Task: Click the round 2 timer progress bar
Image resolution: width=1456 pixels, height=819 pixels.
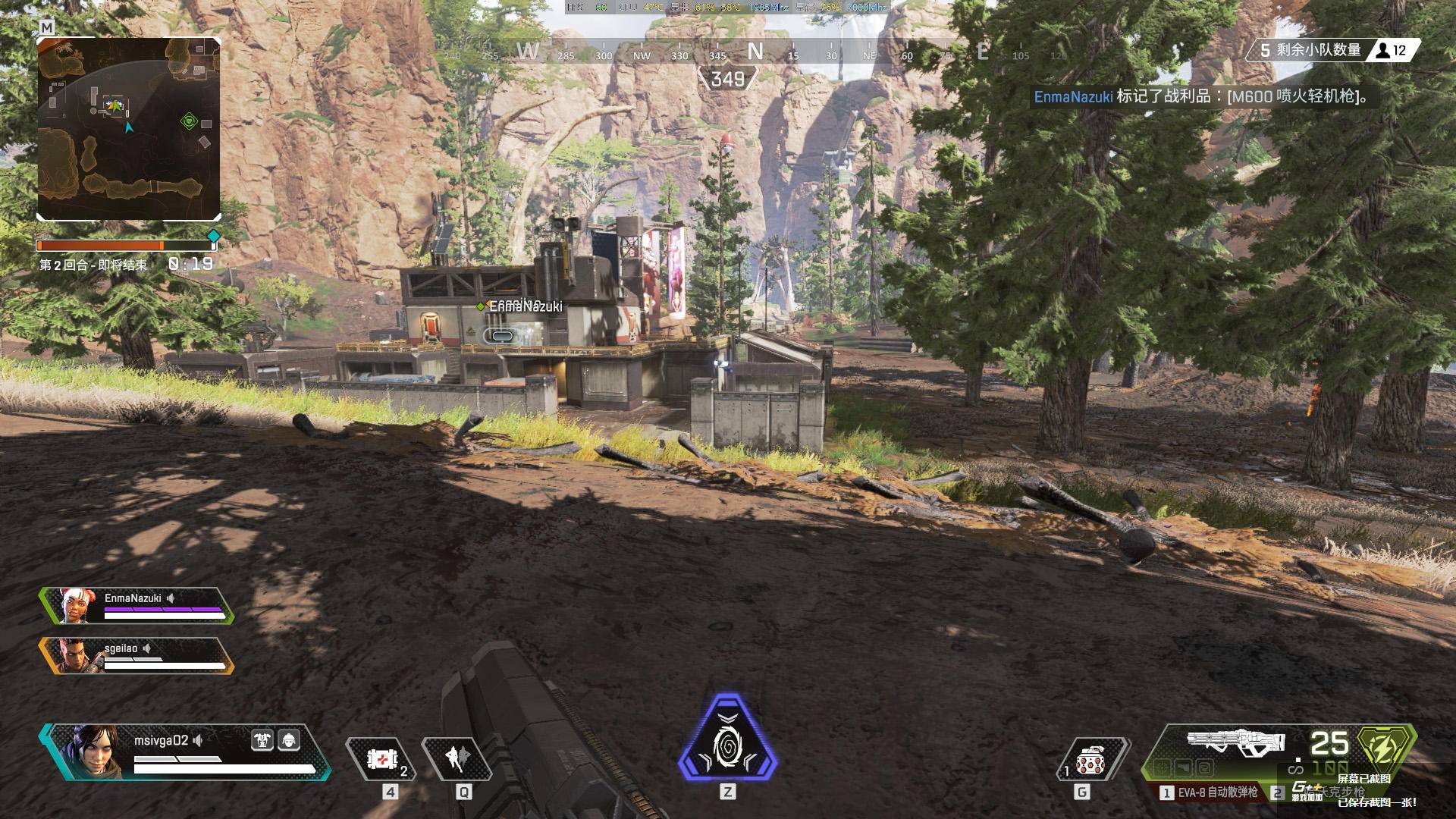Action: pos(125,245)
